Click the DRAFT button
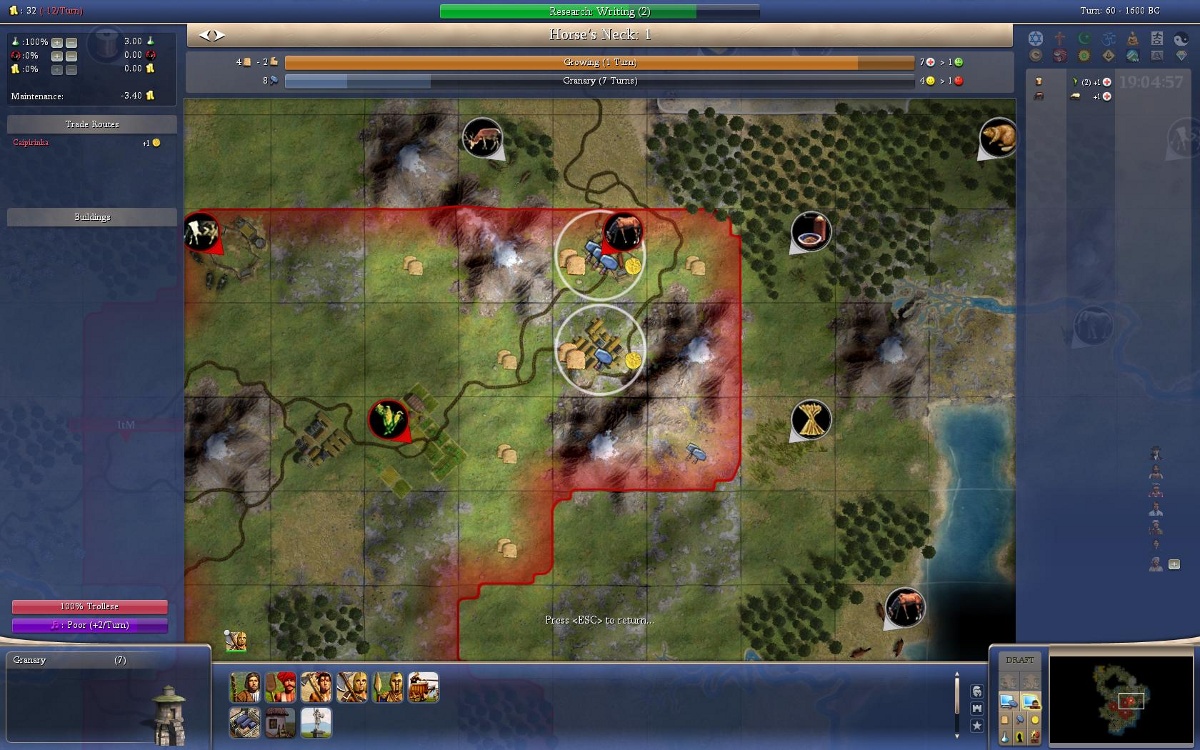Image resolution: width=1200 pixels, height=750 pixels. pyautogui.click(x=1019, y=661)
